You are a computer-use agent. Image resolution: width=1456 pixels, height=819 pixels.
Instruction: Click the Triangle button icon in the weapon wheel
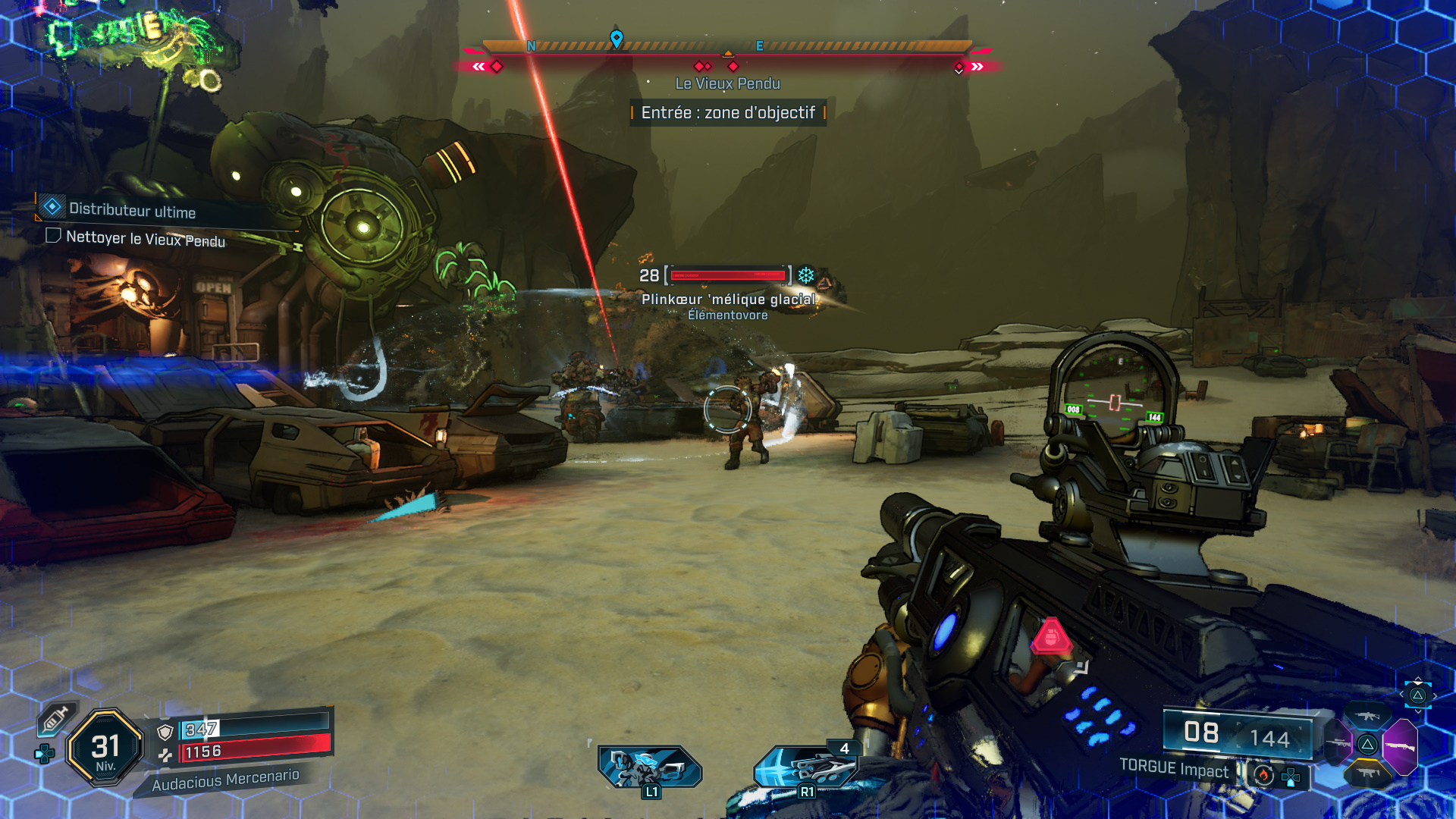point(1367,744)
